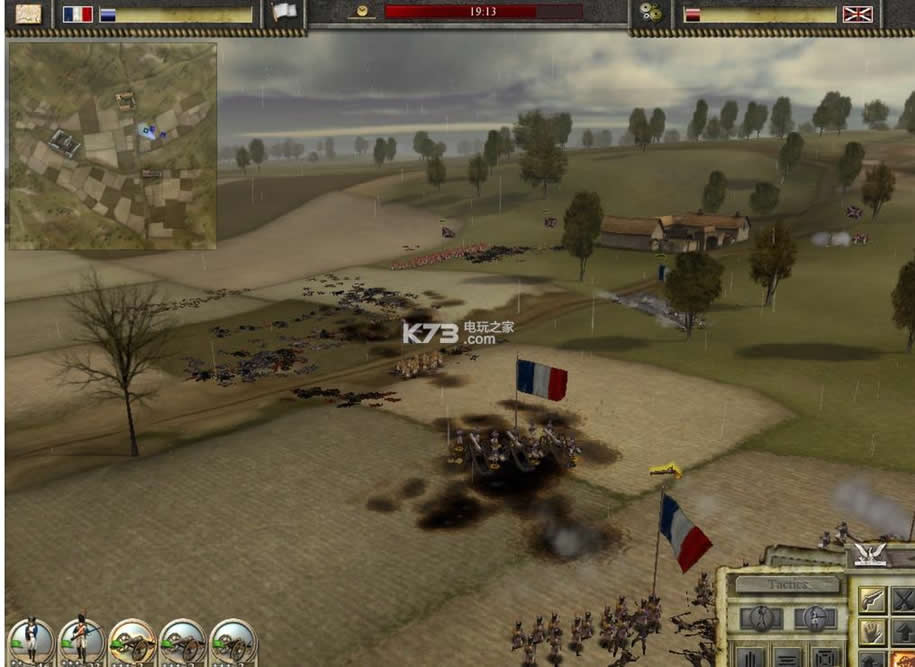This screenshot has height=667, width=915.
Task: Select the British Union Jack flag icon
Action: pyautogui.click(x=857, y=14)
